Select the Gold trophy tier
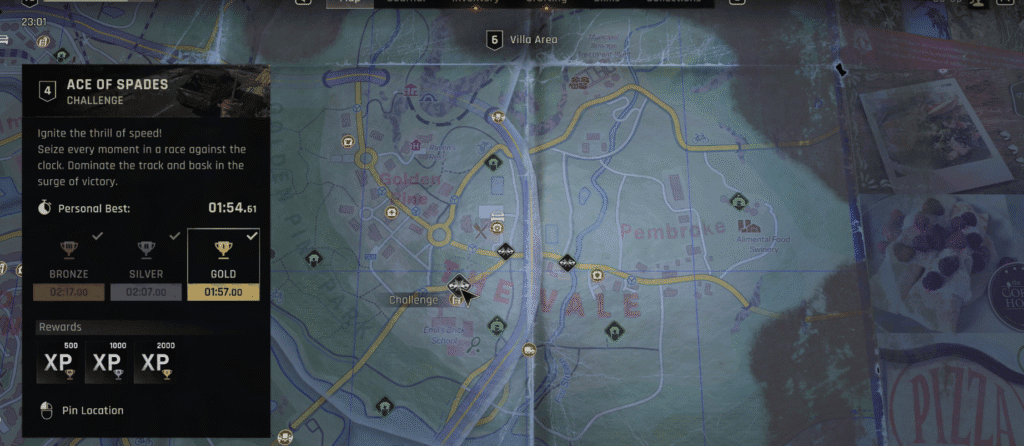The height and width of the screenshot is (446, 1024). tap(223, 265)
